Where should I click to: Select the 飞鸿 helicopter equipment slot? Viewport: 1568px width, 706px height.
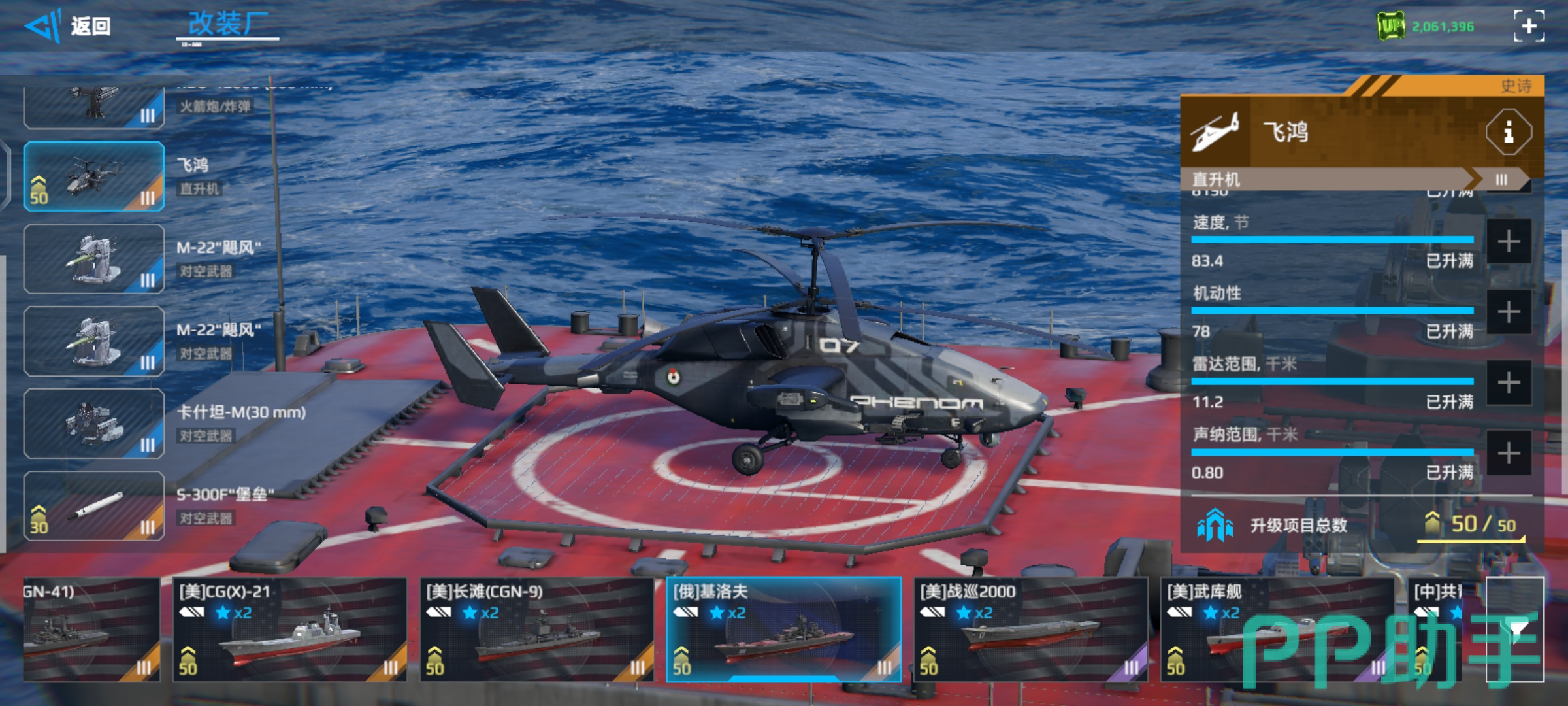click(x=94, y=176)
